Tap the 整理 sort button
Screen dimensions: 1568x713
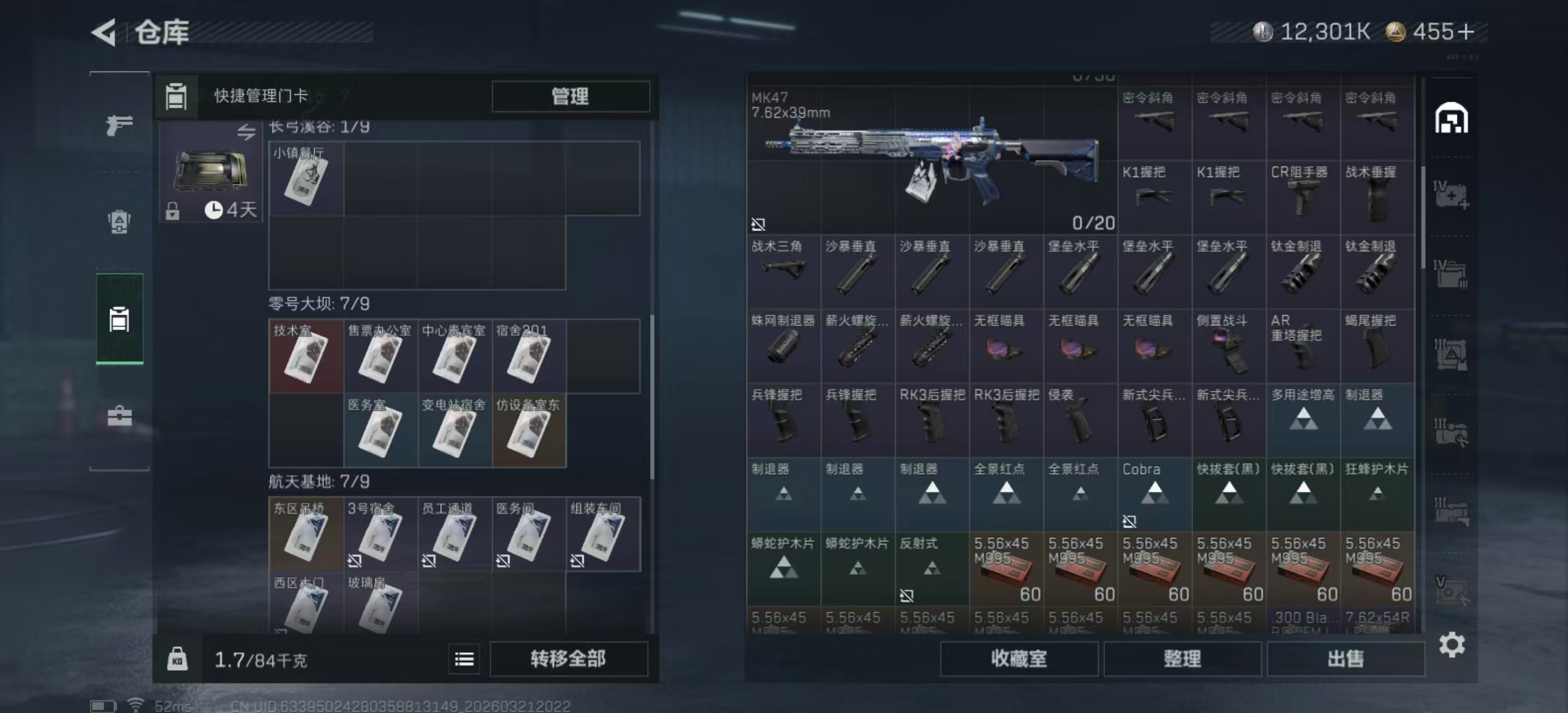1182,659
